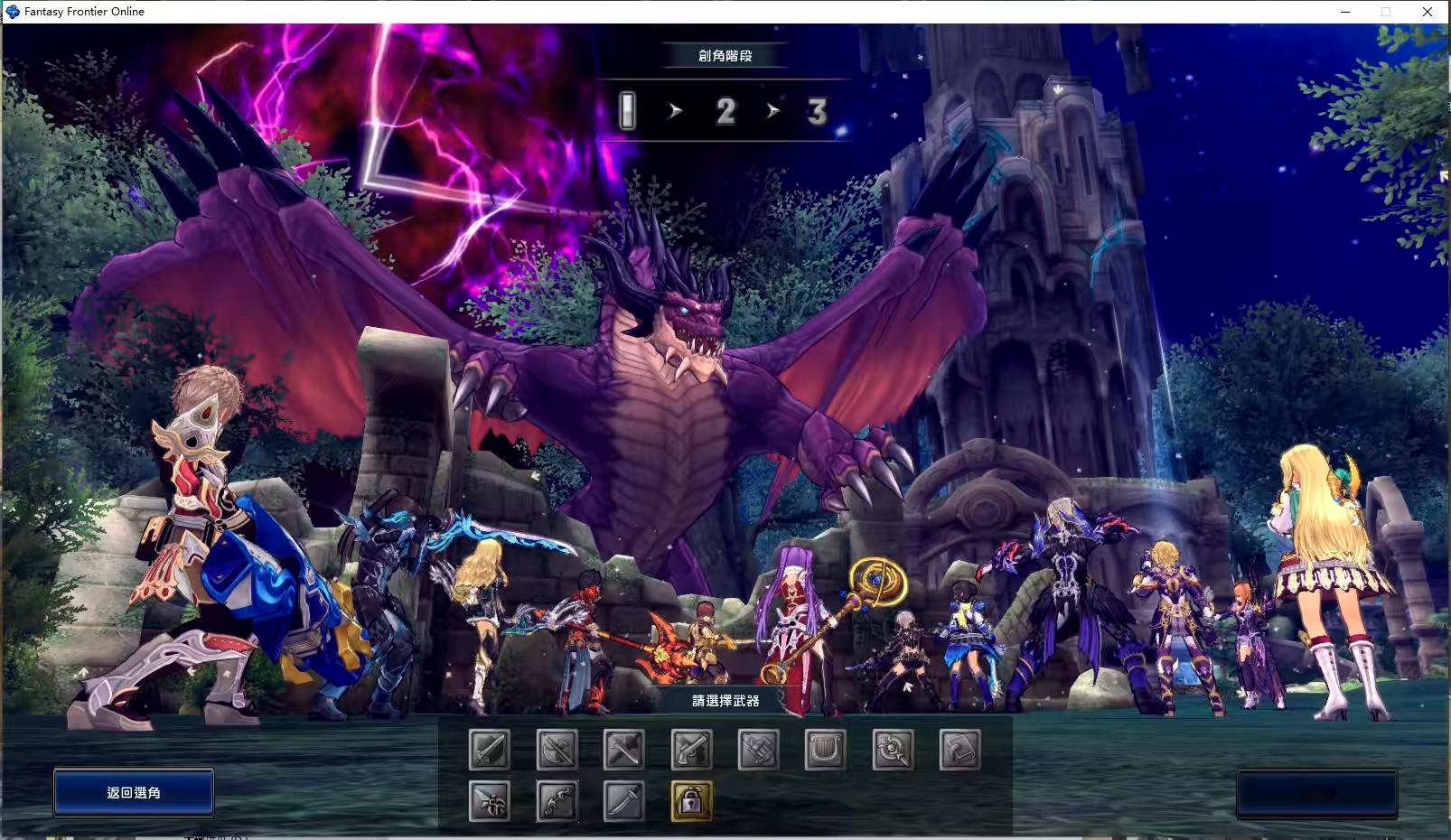This screenshot has width=1451, height=840.
Task: Click the 返回選角 button
Action: 133,792
